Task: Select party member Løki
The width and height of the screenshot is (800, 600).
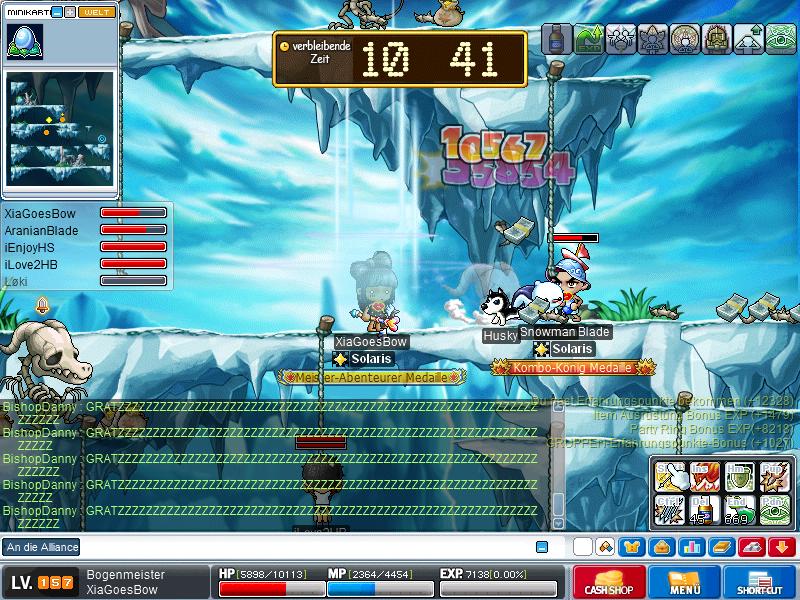Action: 16,281
